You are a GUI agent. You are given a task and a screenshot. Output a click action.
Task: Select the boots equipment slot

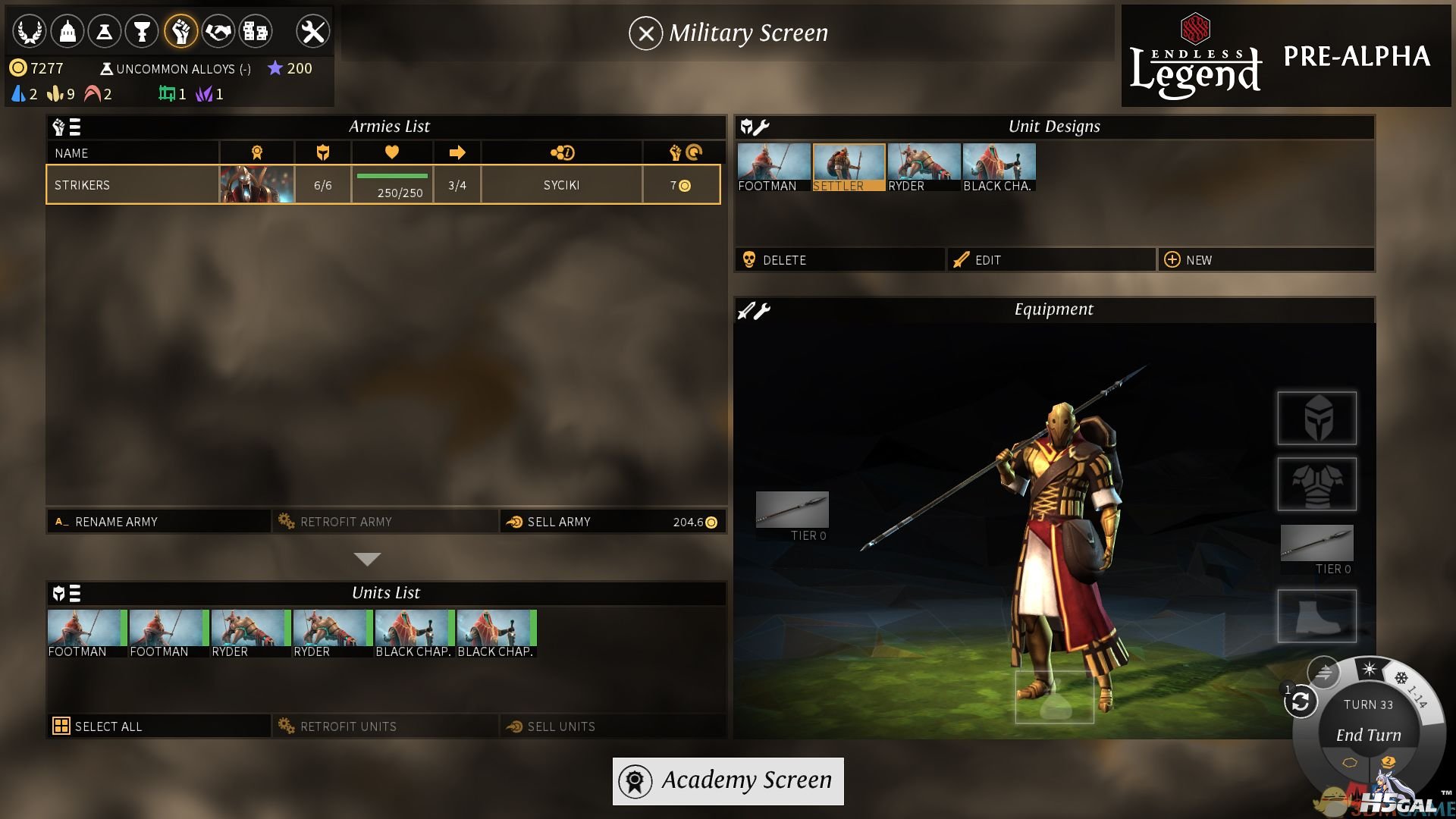tap(1316, 616)
